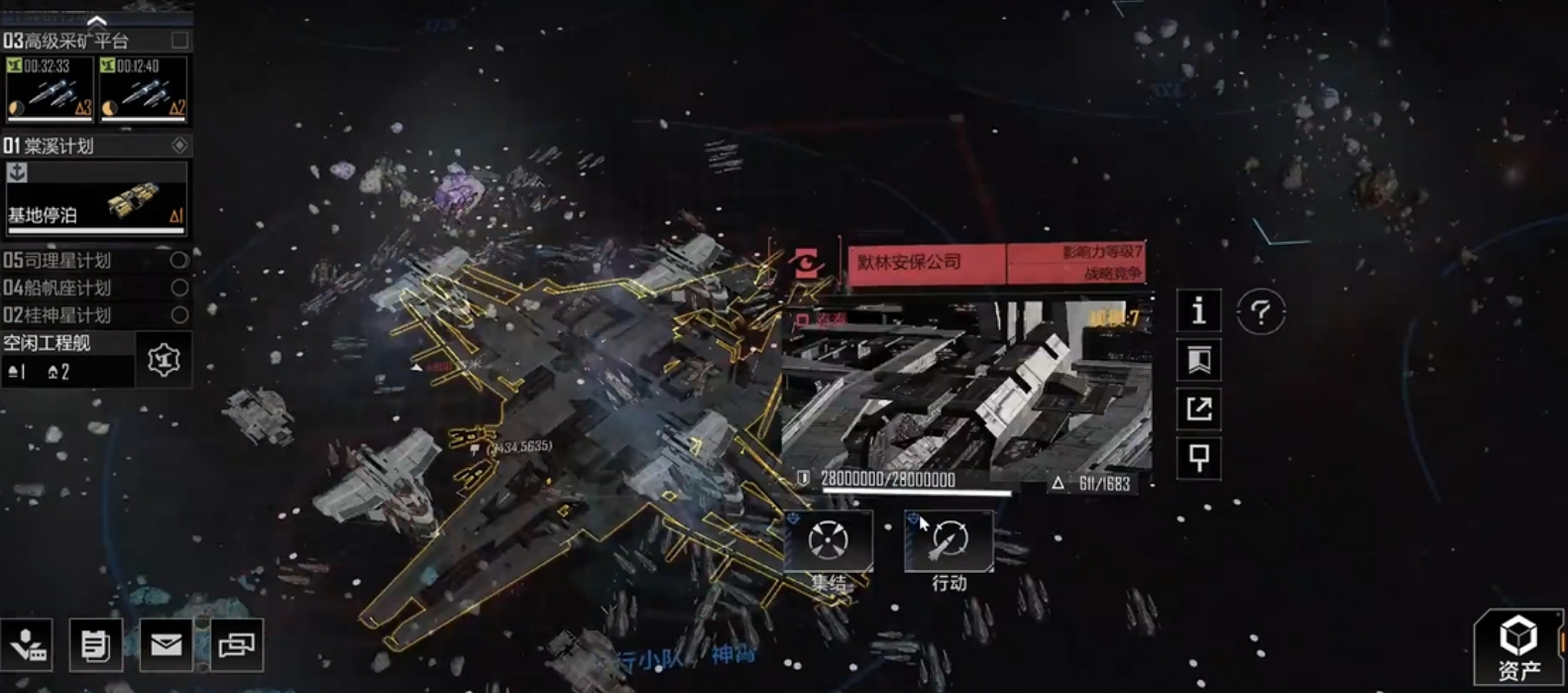The height and width of the screenshot is (693, 1568).
Task: Select the mining fleet with timer 00:32:33
Action: click(x=50, y=89)
